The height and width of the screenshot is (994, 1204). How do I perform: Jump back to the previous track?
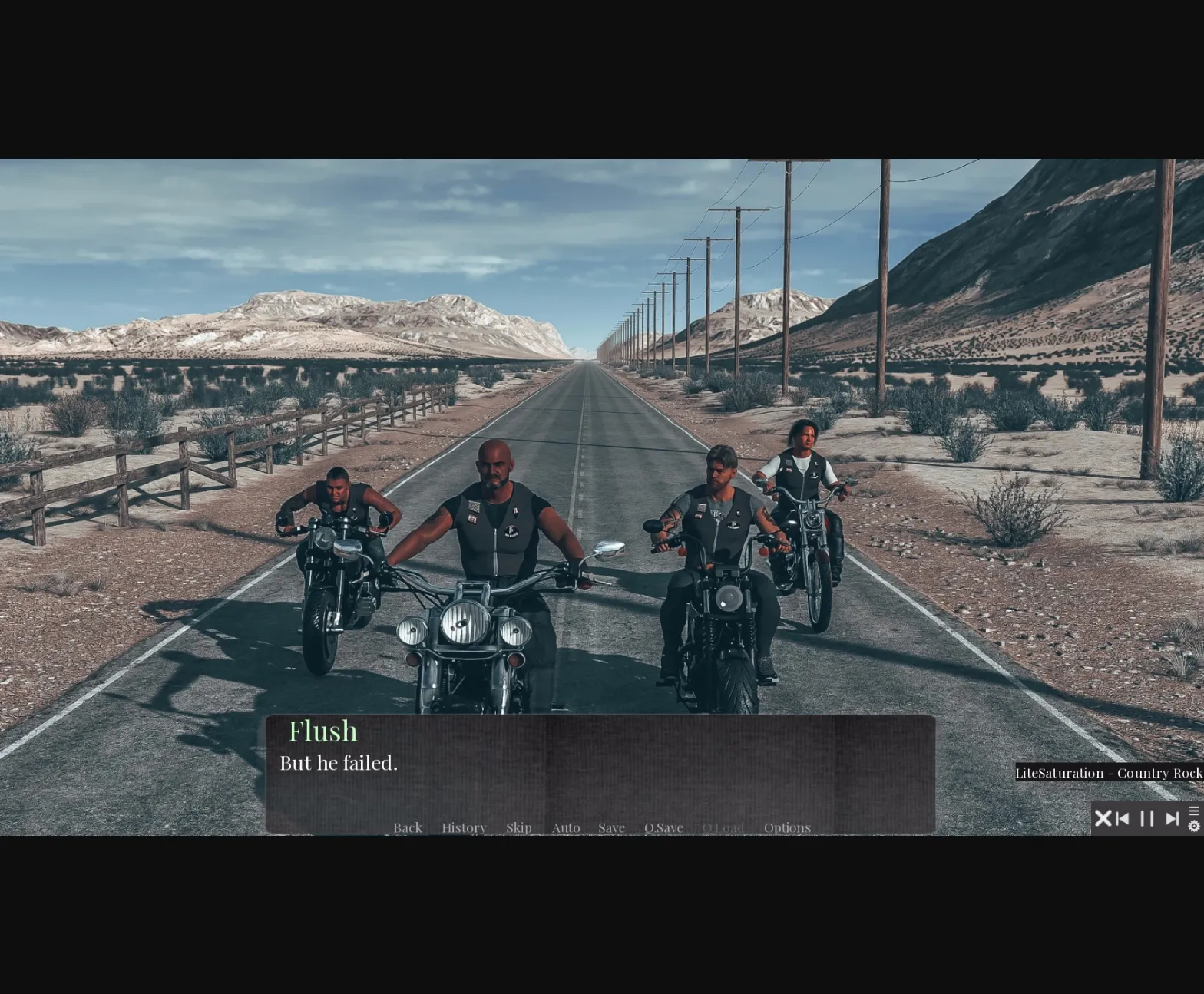[1122, 818]
